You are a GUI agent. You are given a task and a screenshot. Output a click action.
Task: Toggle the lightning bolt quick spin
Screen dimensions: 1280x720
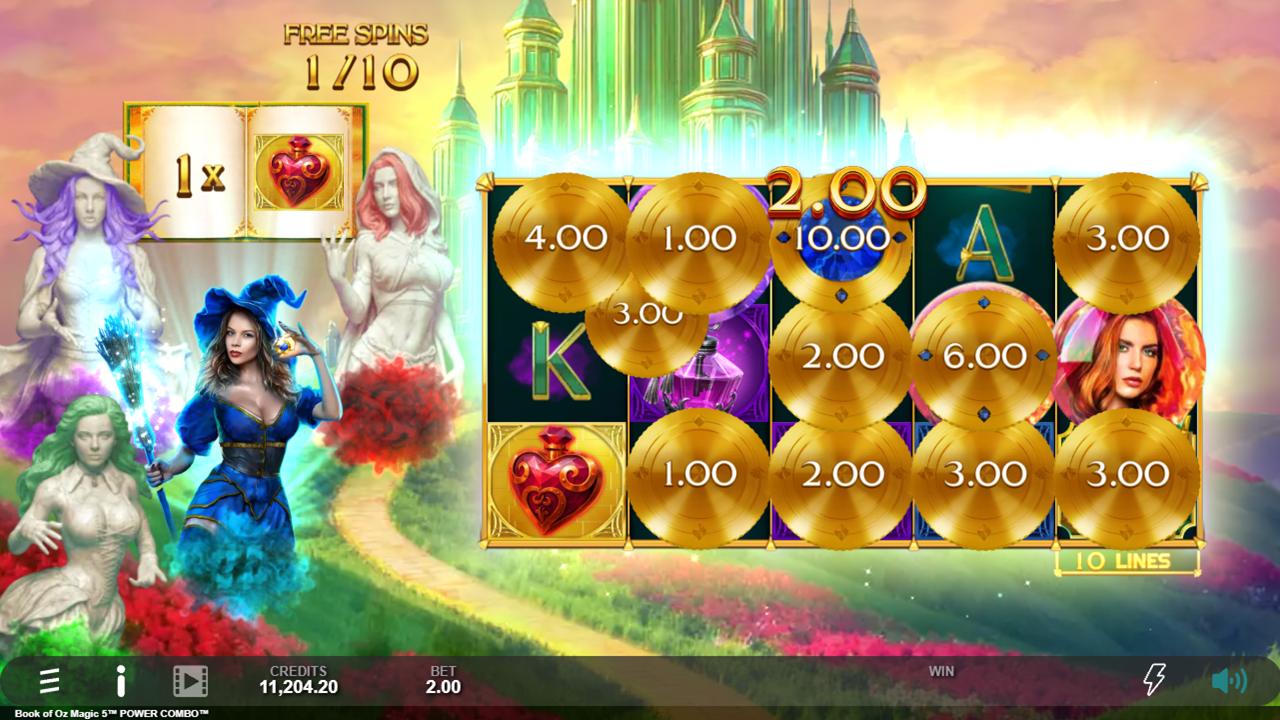click(x=1154, y=680)
